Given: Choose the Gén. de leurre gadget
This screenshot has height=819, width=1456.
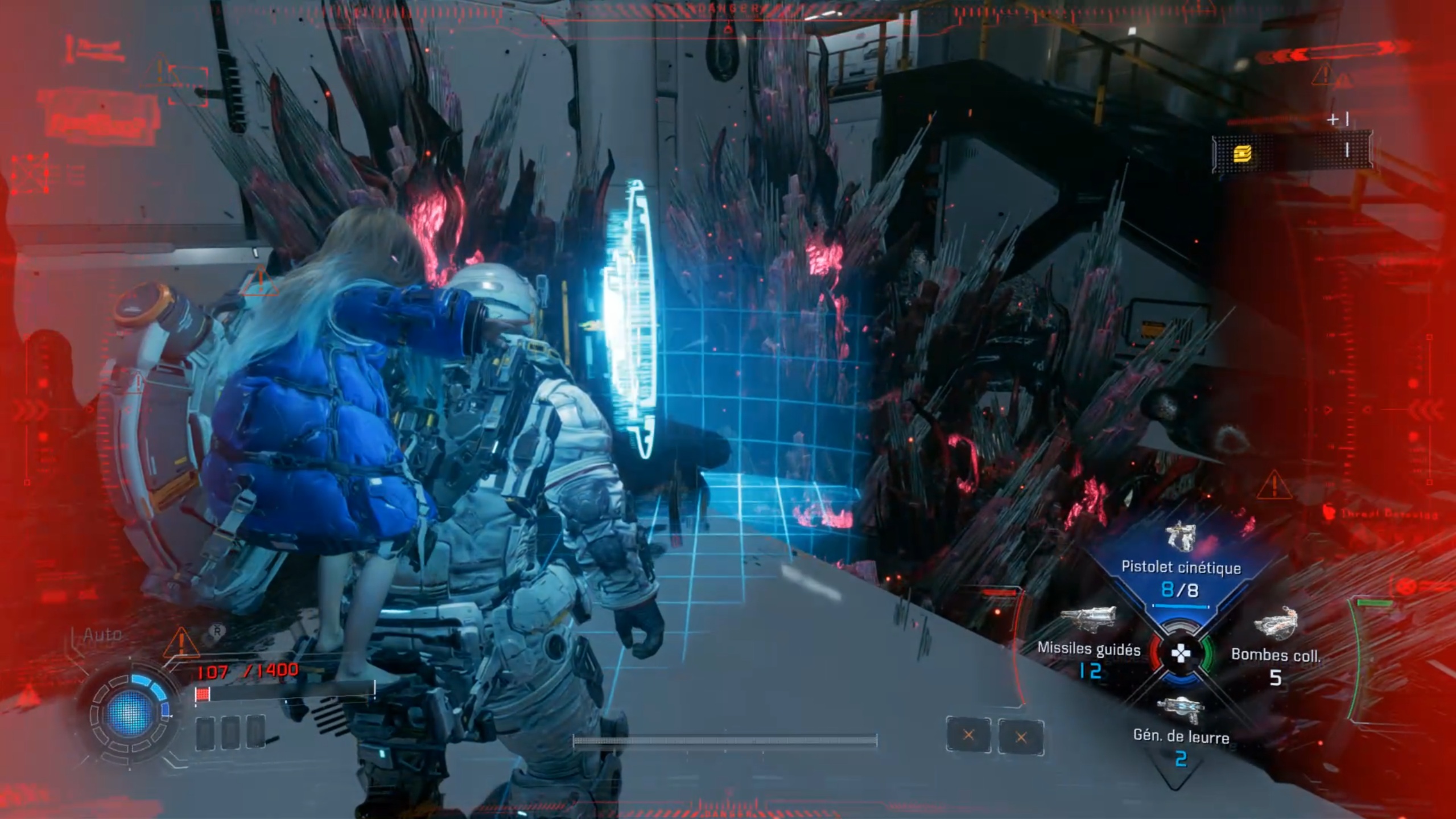Looking at the screenshot, I should click(1180, 735).
